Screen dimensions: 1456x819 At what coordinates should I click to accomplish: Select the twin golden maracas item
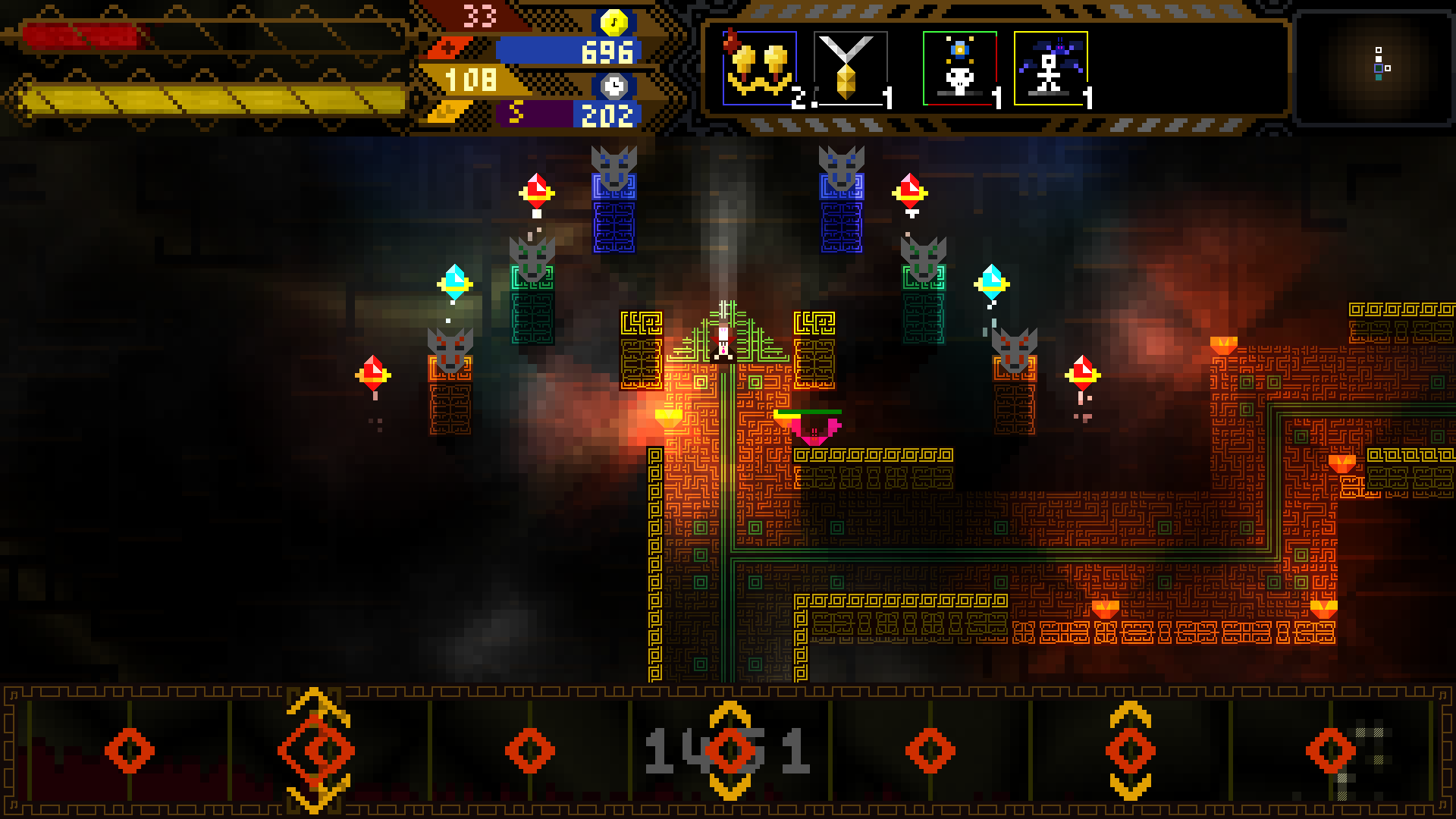(x=759, y=69)
